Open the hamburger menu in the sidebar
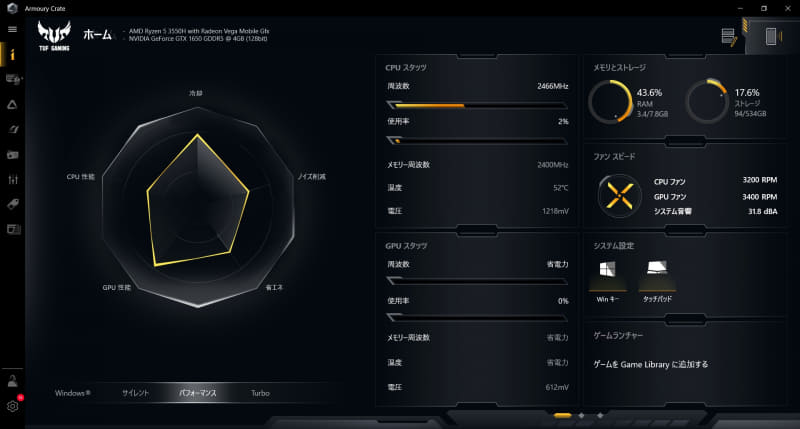This screenshot has height=429, width=800. coord(13,29)
